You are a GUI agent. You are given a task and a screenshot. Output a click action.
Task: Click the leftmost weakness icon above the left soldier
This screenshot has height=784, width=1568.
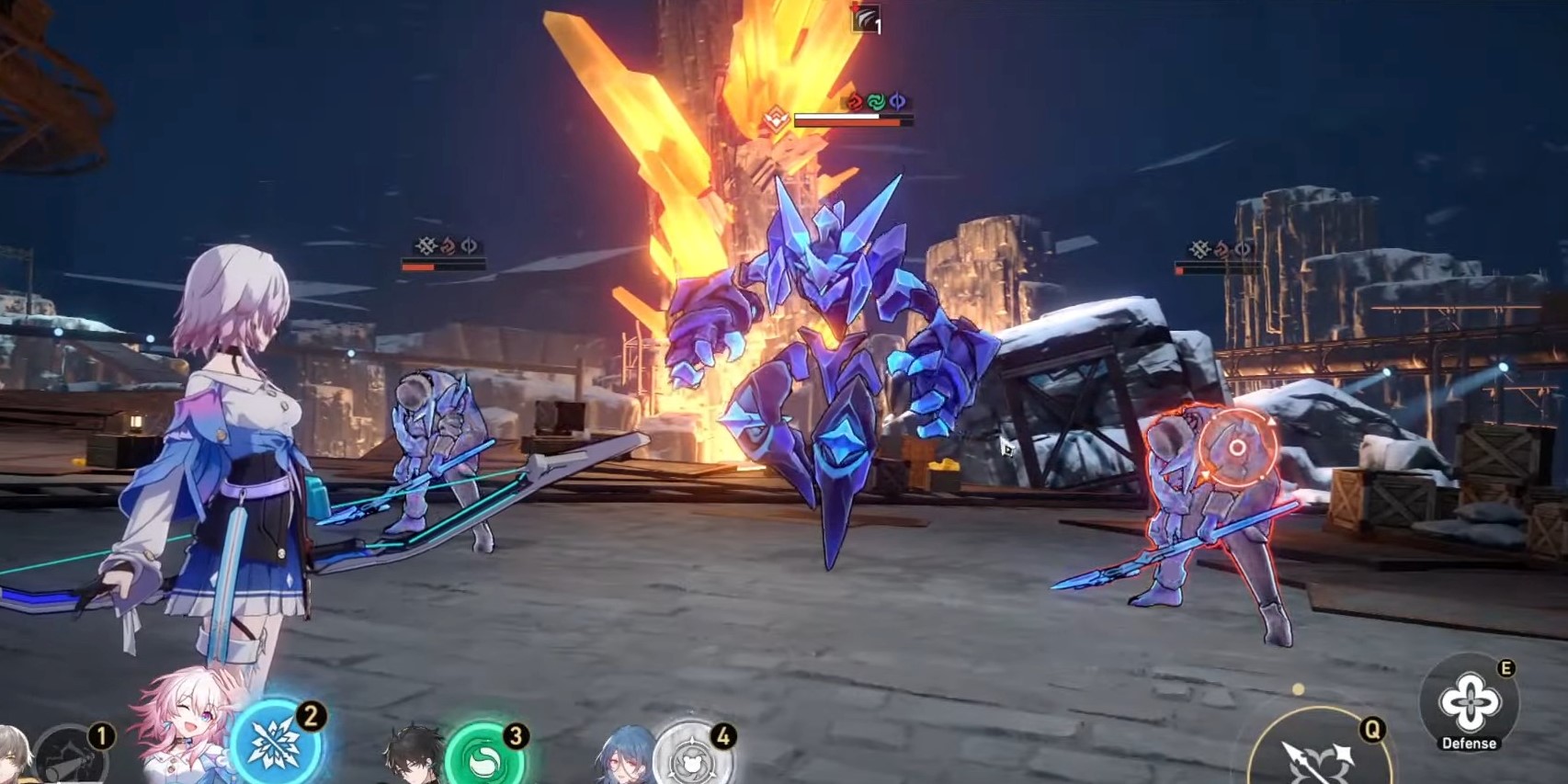point(426,245)
